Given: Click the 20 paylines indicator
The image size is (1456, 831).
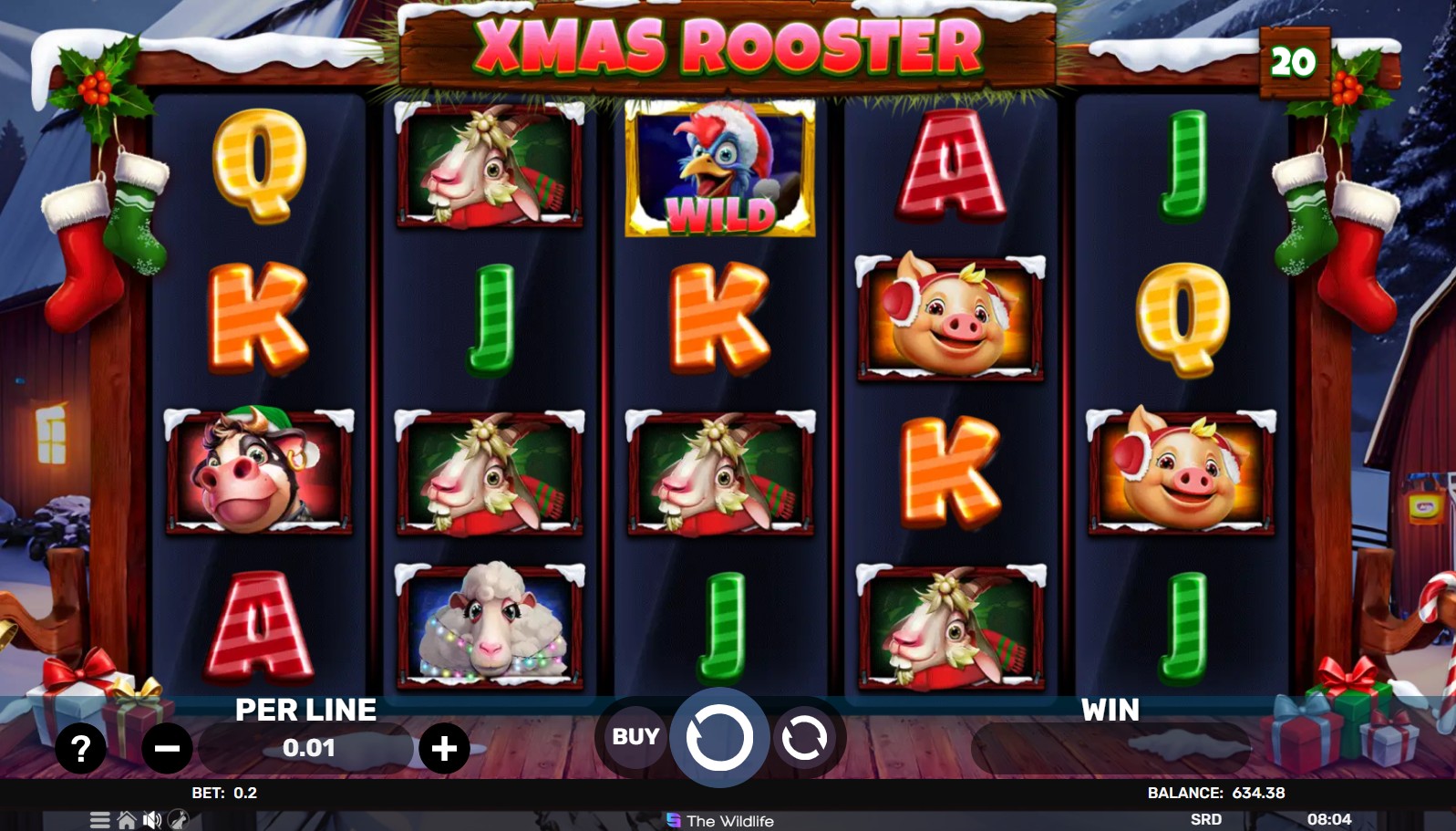Looking at the screenshot, I should click(1294, 60).
